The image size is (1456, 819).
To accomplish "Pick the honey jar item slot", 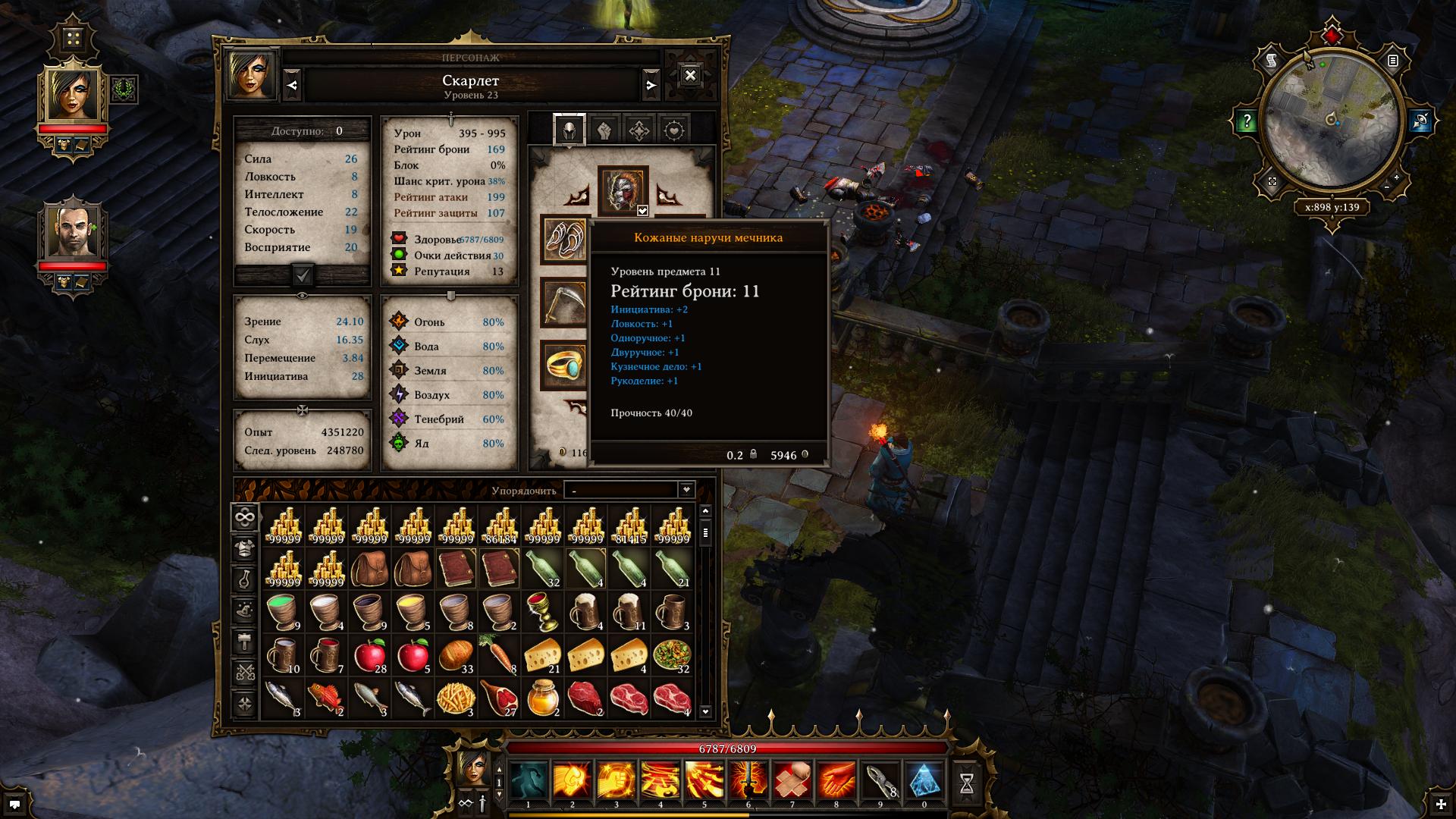I will (543, 698).
